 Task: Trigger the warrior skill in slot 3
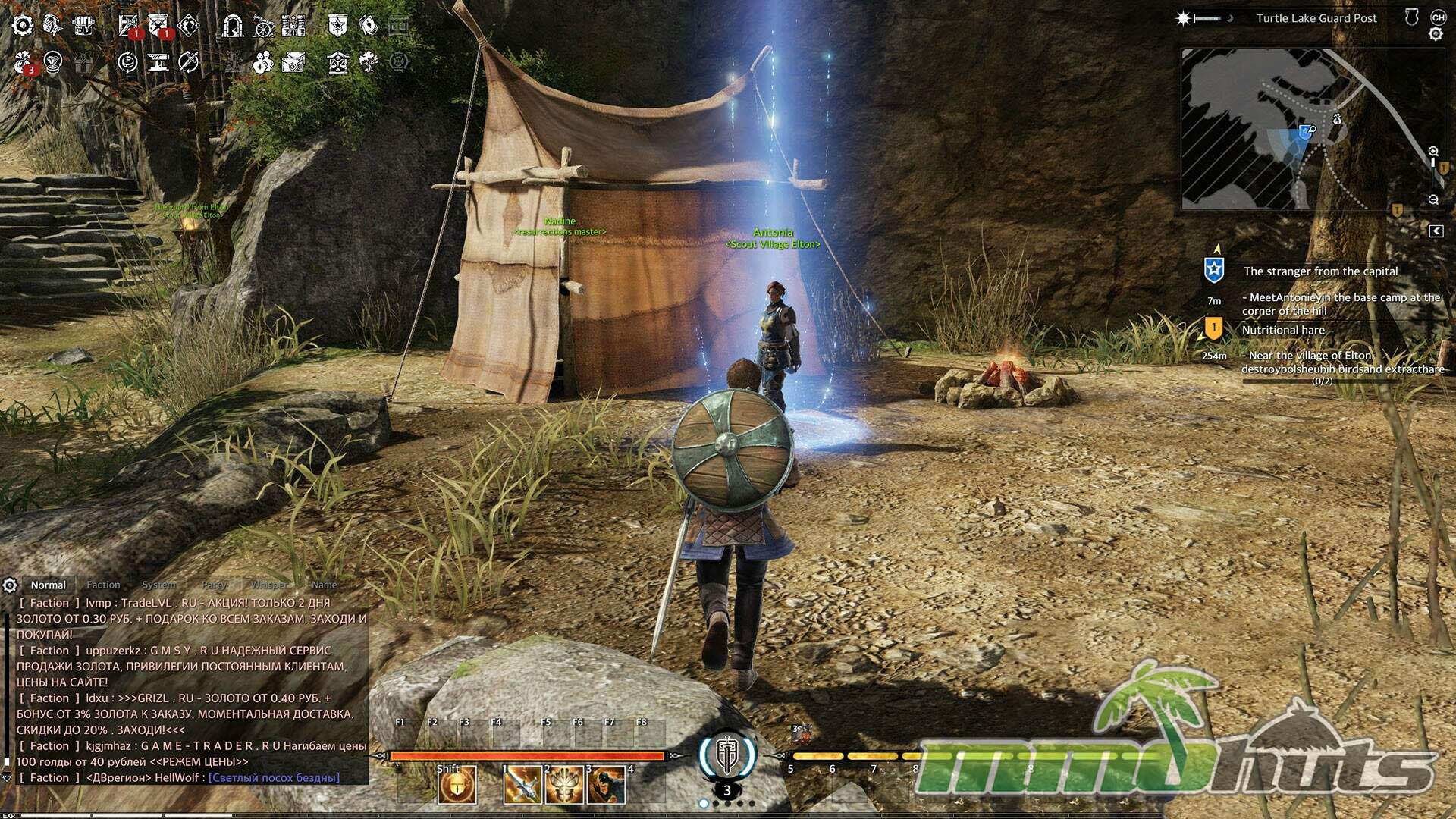605,784
